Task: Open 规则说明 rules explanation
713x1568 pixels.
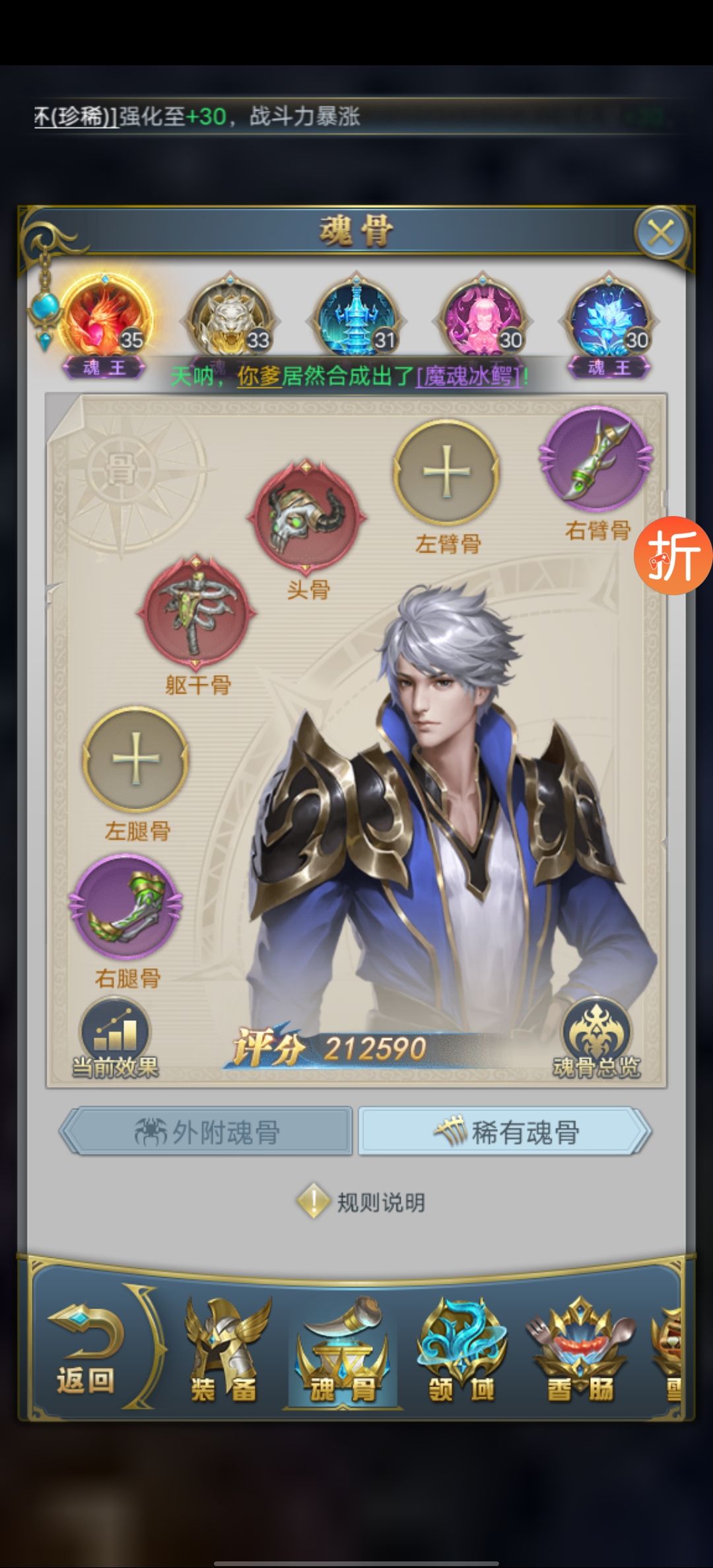Action: click(361, 1202)
